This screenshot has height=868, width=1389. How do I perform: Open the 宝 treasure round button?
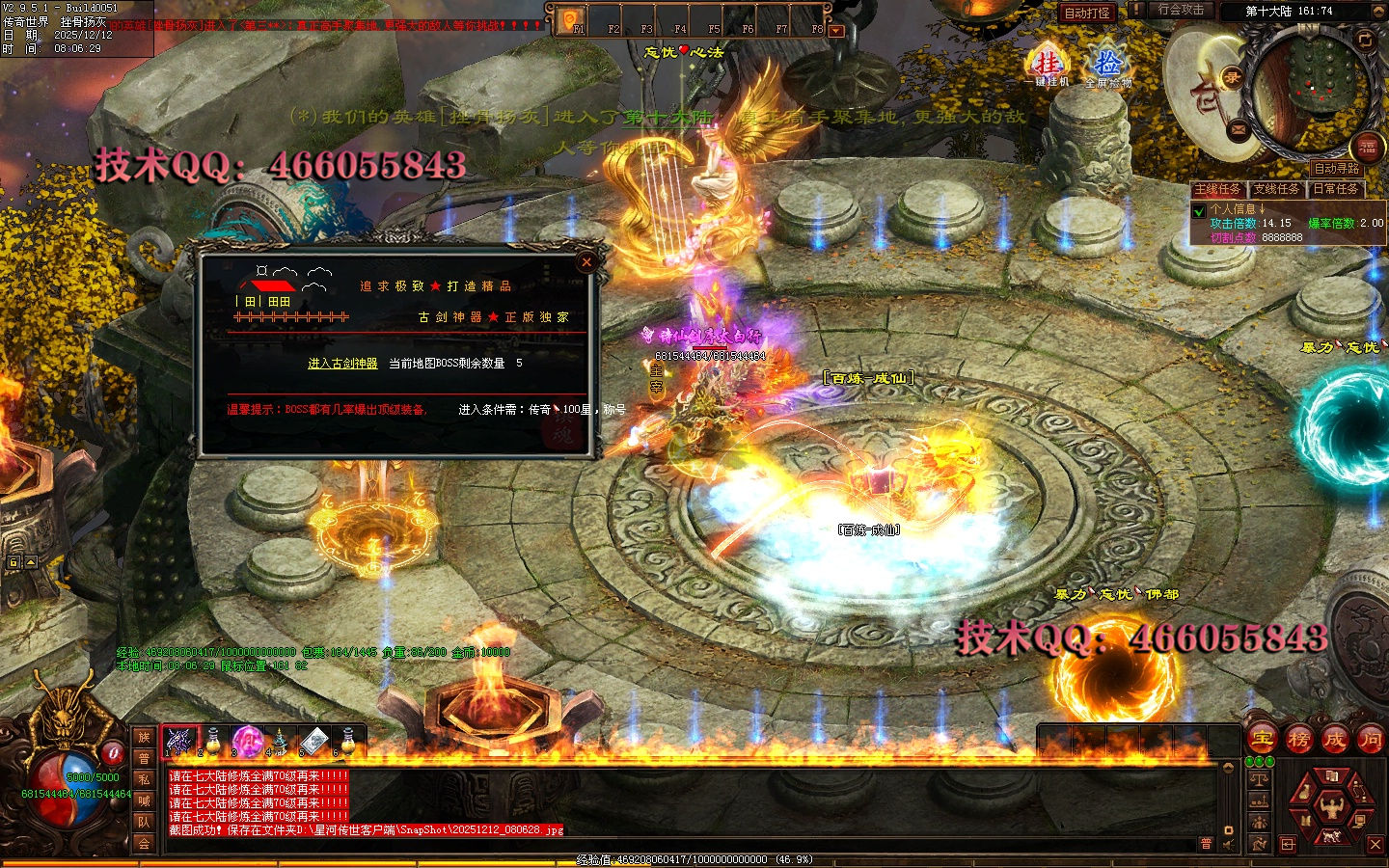[x=1262, y=740]
